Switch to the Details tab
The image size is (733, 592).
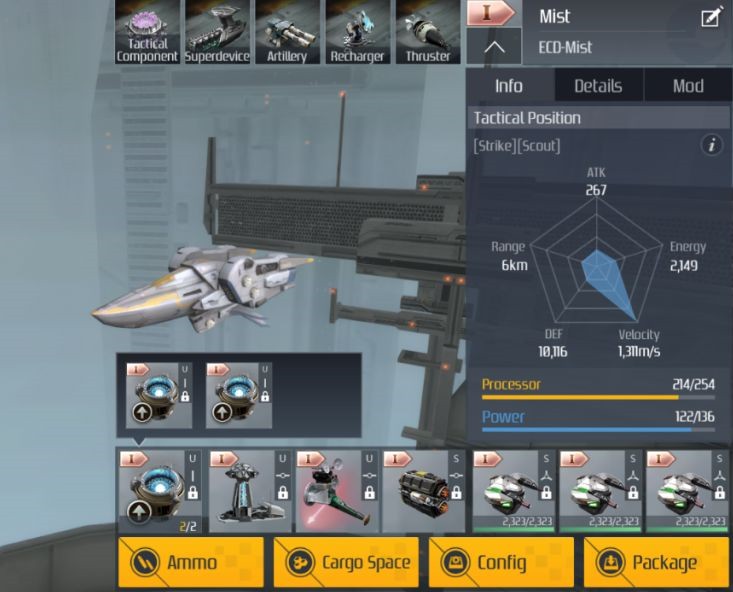coord(598,86)
